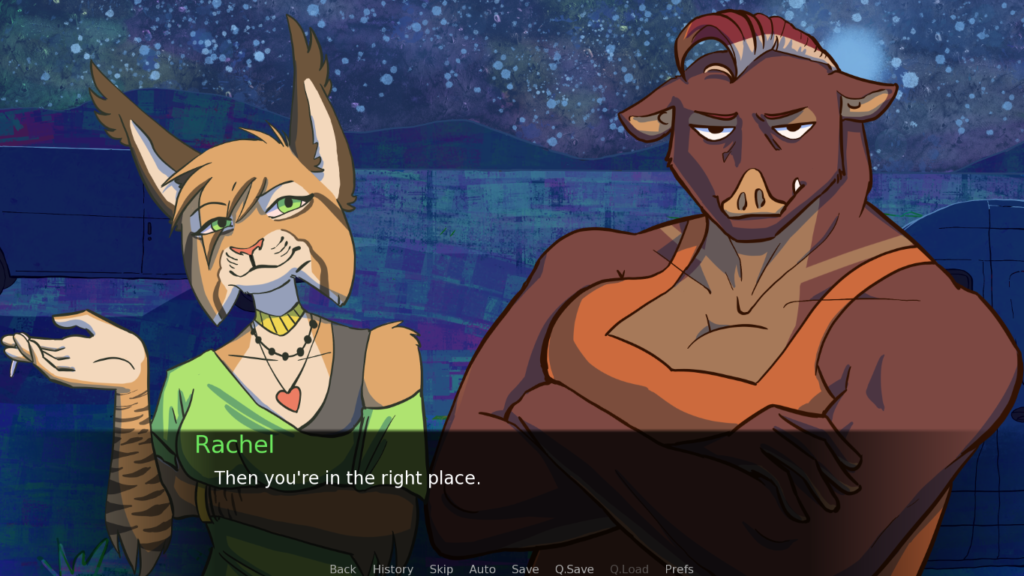Turn on Auto advance mode

pos(482,569)
